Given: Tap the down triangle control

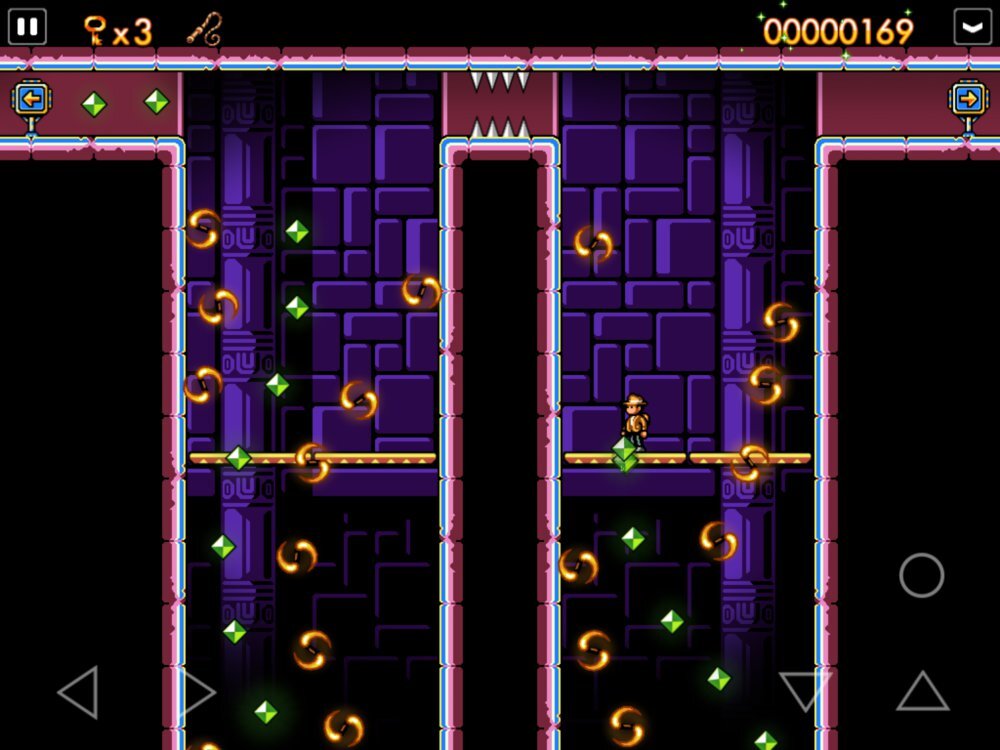Looking at the screenshot, I should click(805, 691).
